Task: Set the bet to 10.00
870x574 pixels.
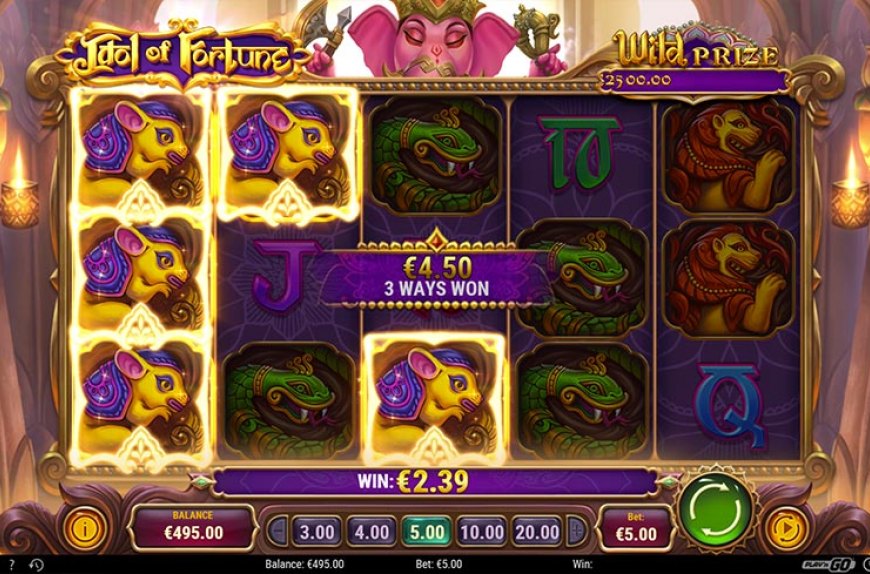Action: coord(482,531)
